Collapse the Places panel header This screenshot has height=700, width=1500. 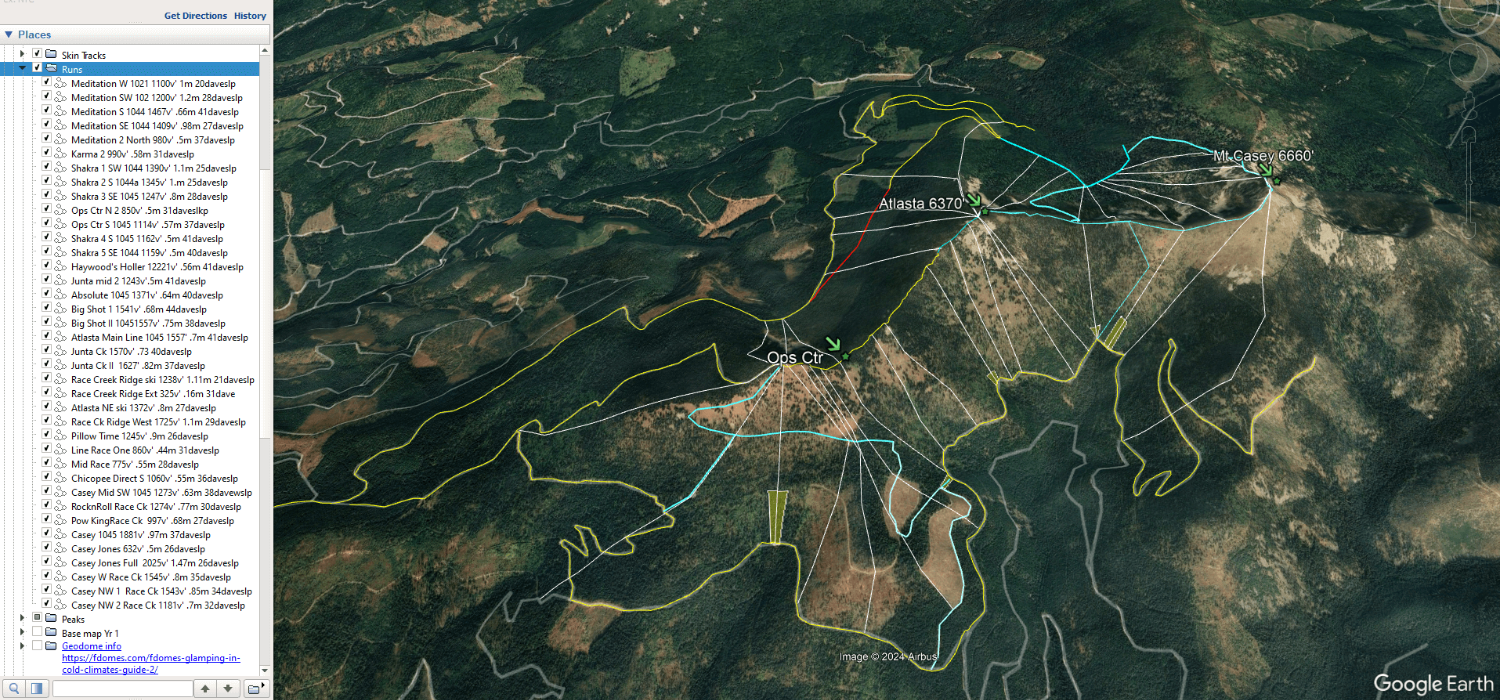pos(9,35)
